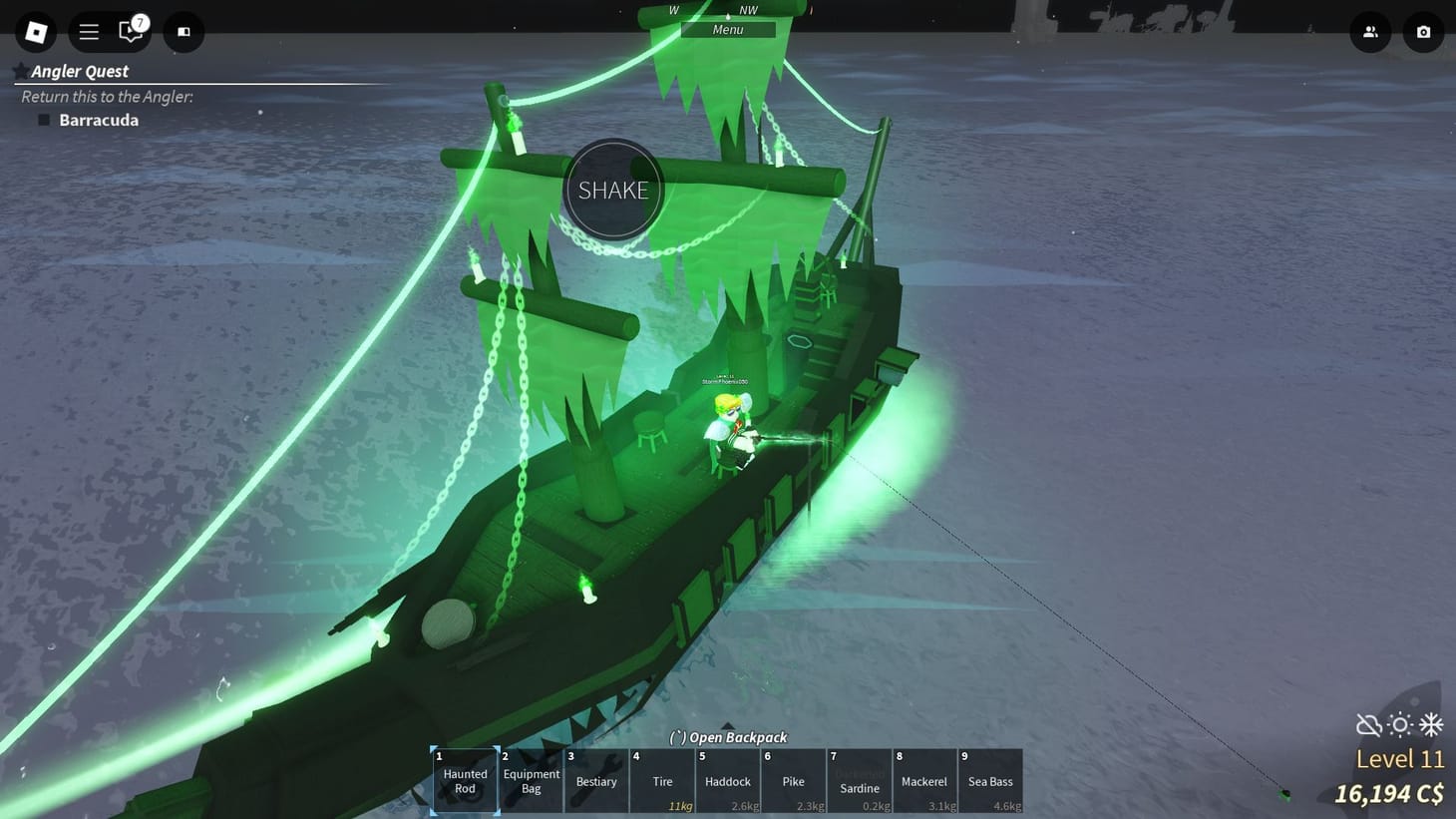Select the Haunted Rod in slot 1
This screenshot has height=819, width=1456.
coord(464,780)
